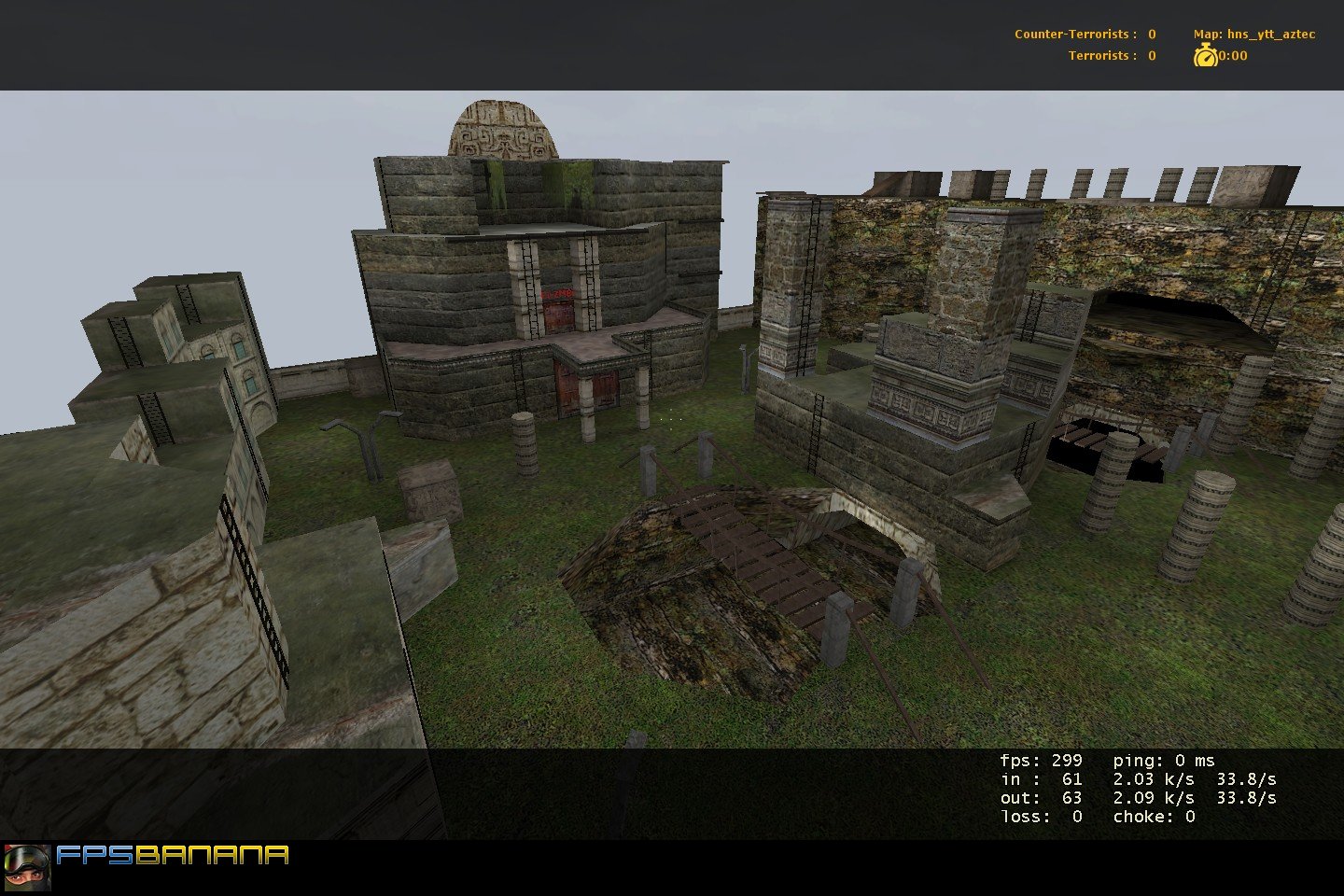Expand the fps: 299 readout
Screen dimensions: 1344x896
[1043, 758]
